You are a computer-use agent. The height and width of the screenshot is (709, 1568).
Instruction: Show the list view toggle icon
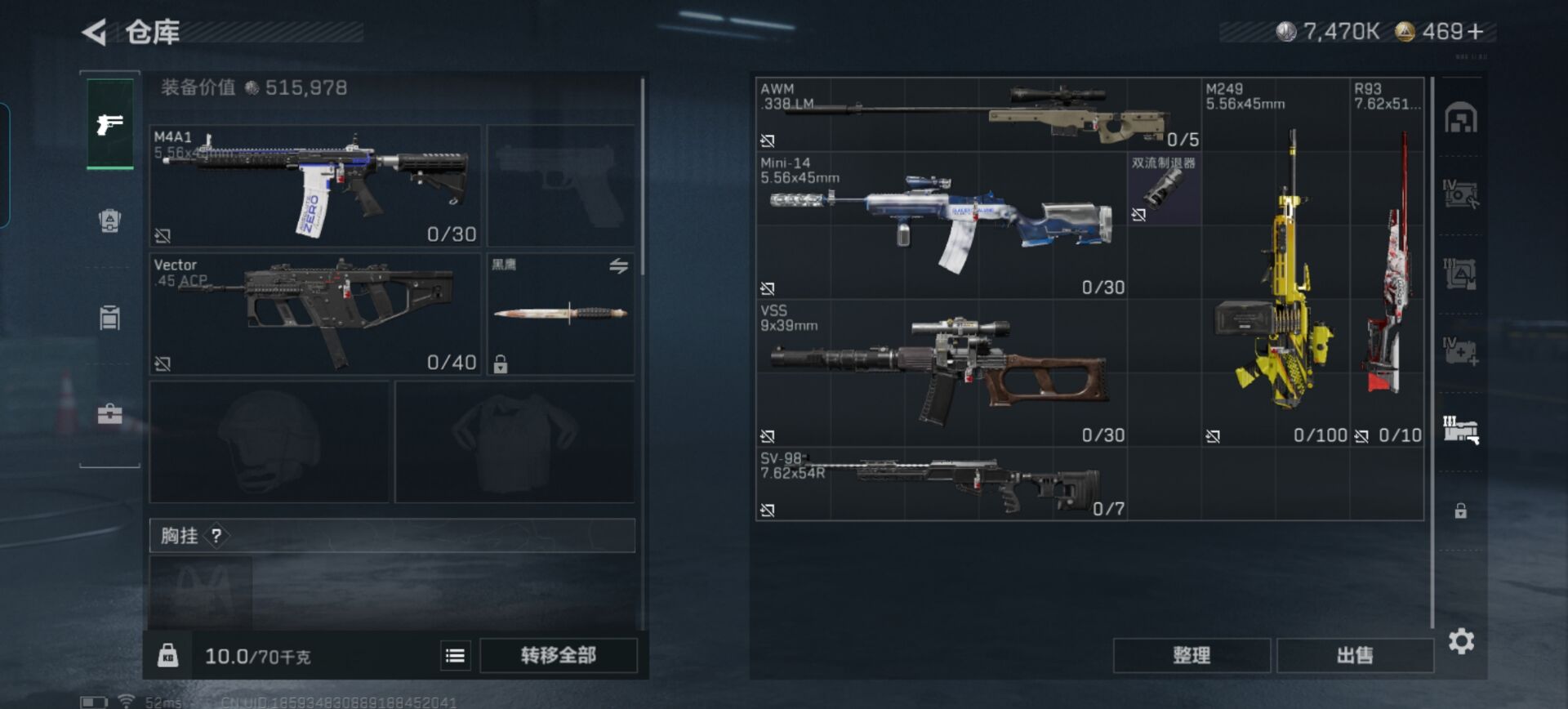pyautogui.click(x=455, y=655)
